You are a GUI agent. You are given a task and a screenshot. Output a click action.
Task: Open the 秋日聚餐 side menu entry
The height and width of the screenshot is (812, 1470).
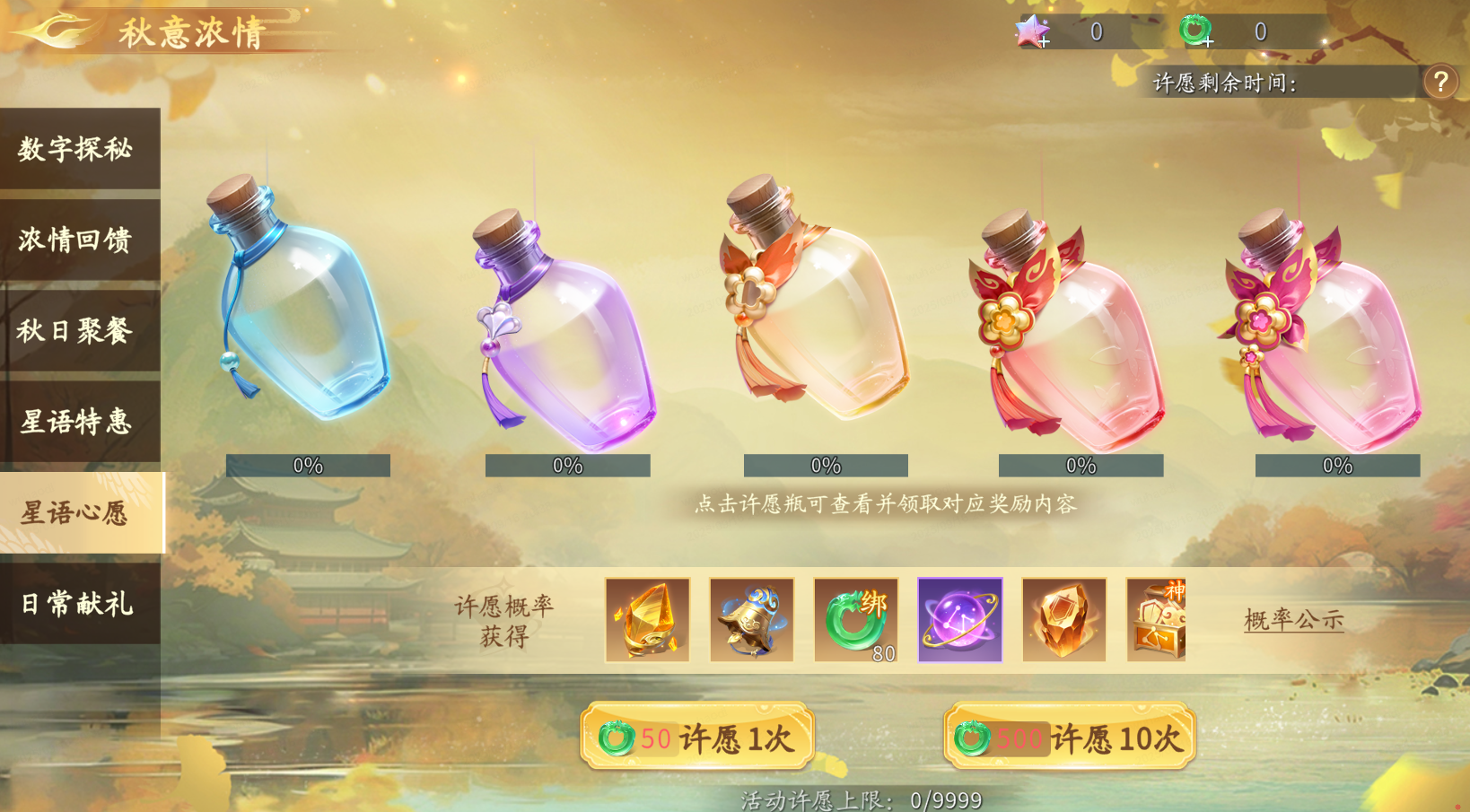tap(76, 331)
